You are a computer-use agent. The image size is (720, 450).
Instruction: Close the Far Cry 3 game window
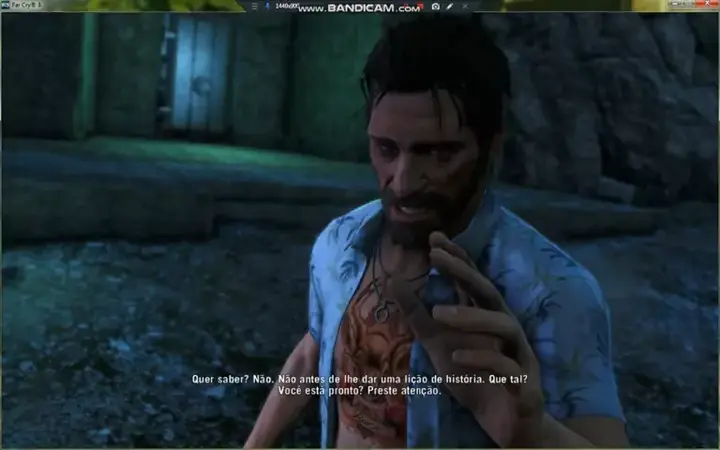[x=706, y=6]
